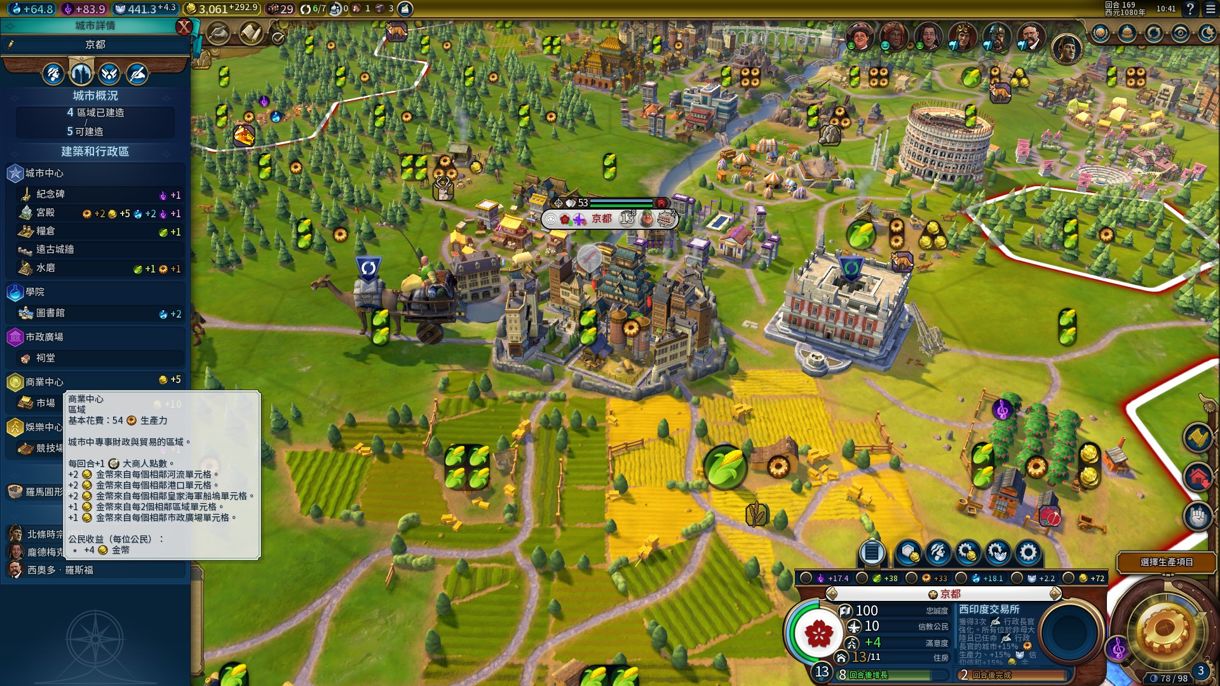Screen dimensions: 1220x686
Task: Close the city details panel
Action: 184,27
